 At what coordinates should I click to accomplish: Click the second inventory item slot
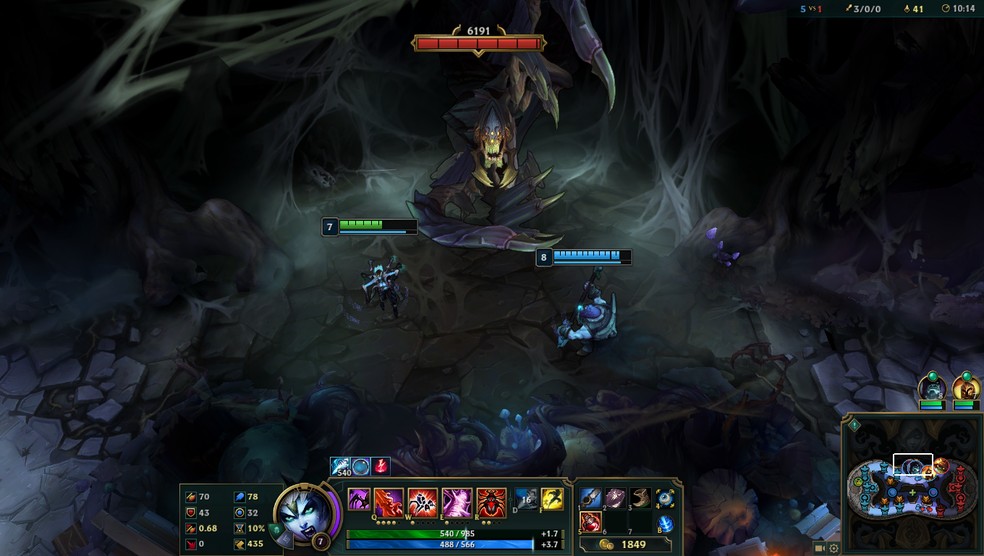click(615, 497)
